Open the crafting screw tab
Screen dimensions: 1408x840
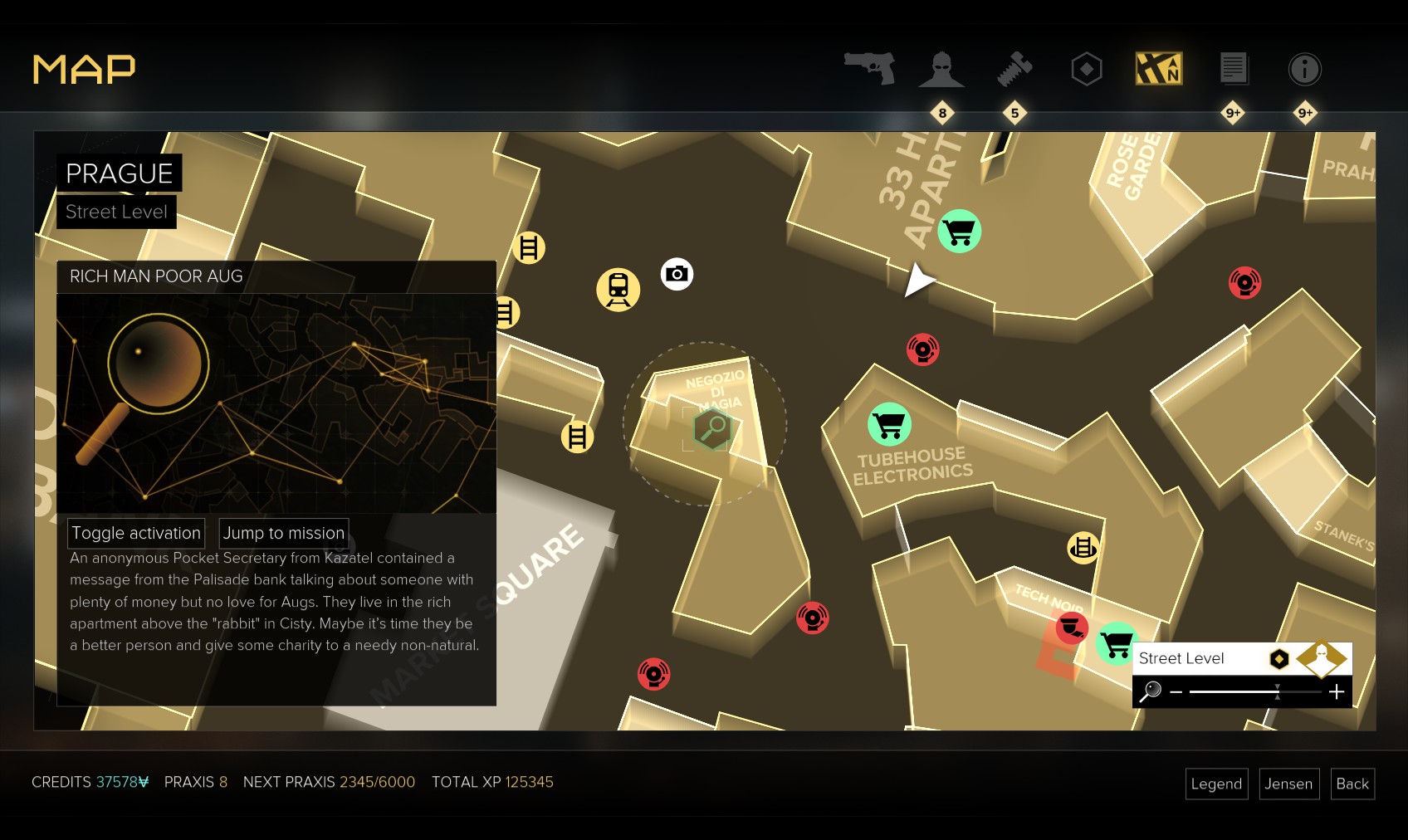pyautogui.click(x=1014, y=70)
